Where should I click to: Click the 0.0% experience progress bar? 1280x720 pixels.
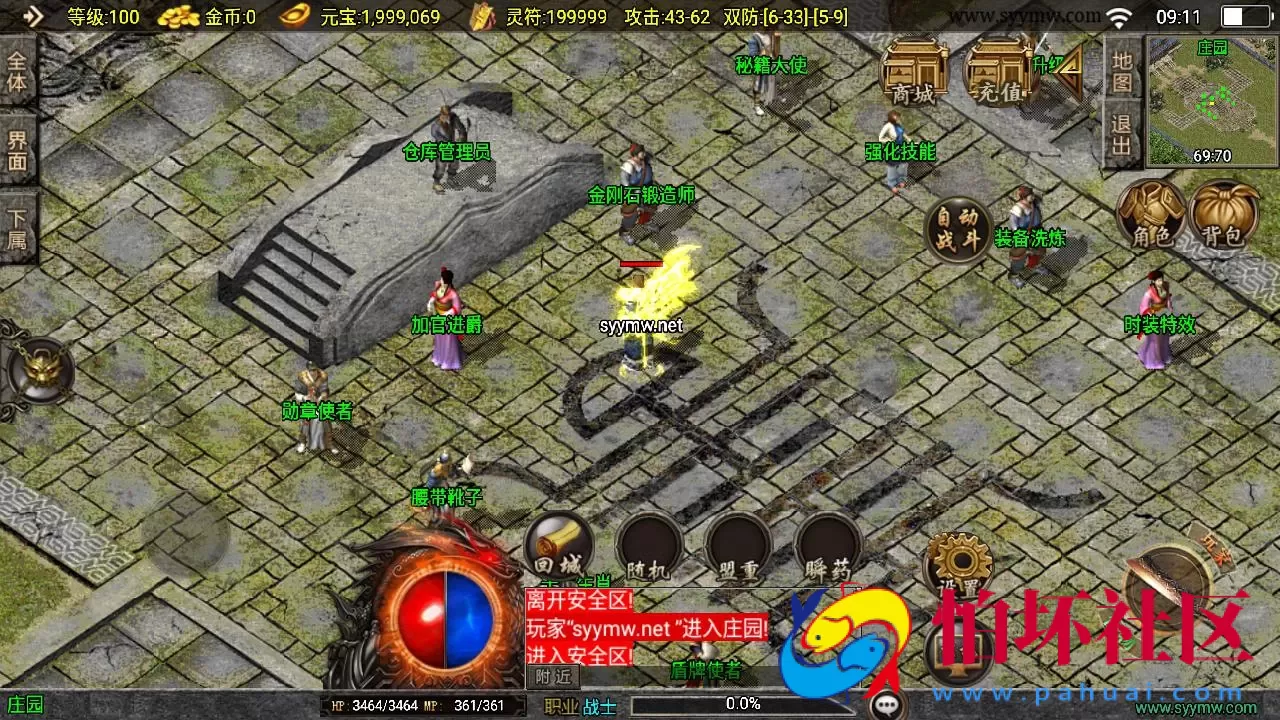click(x=740, y=703)
